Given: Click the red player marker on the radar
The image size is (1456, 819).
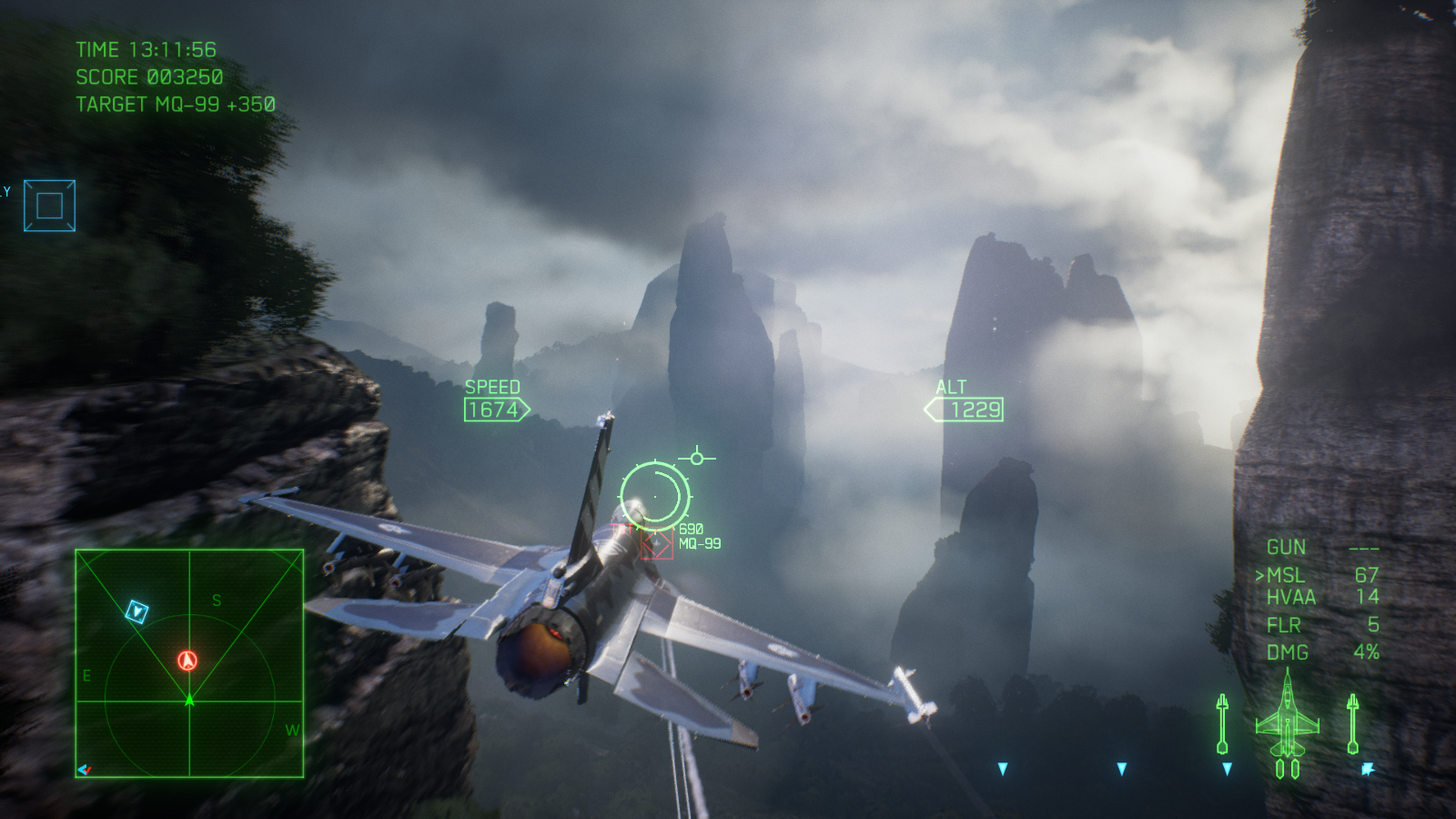Looking at the screenshot, I should pos(187,661).
